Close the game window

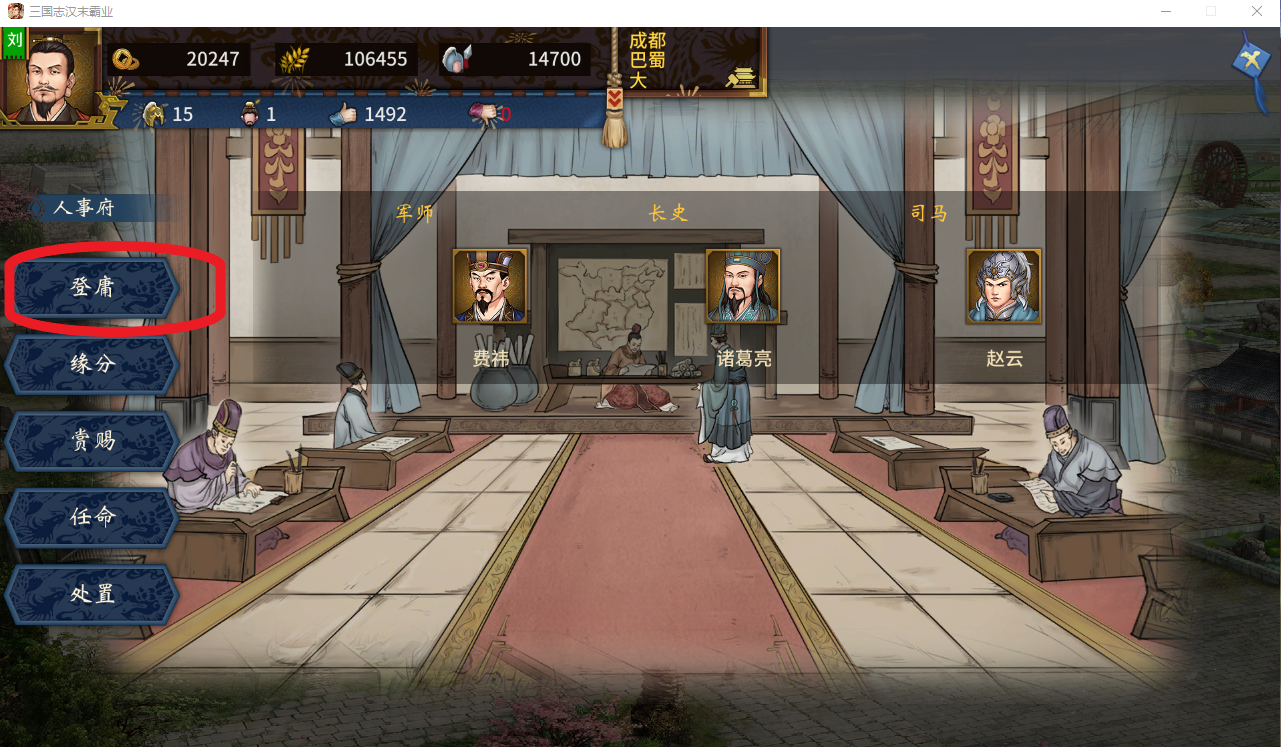(1257, 11)
